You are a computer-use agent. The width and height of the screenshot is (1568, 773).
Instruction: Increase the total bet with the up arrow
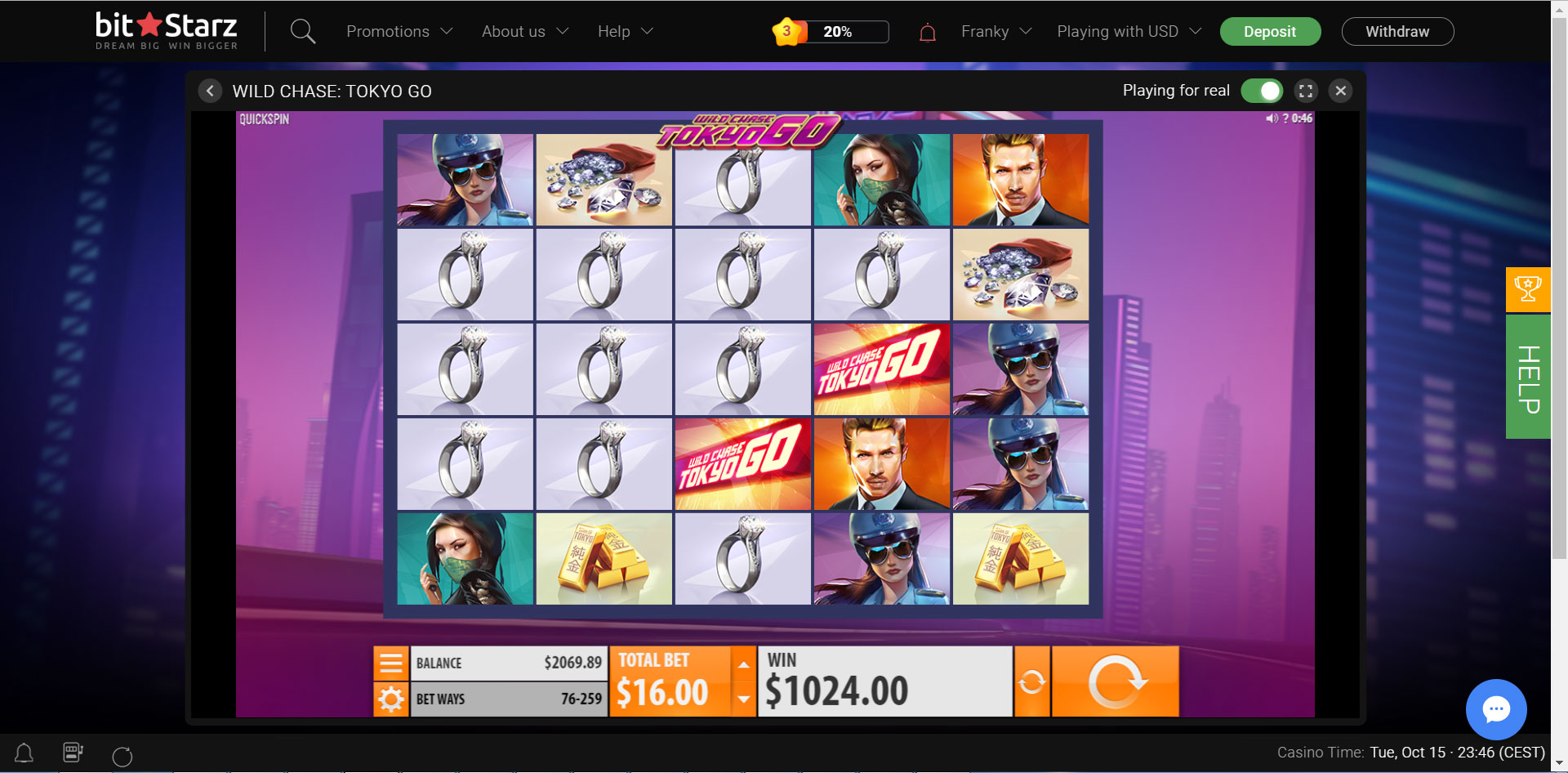(742, 664)
